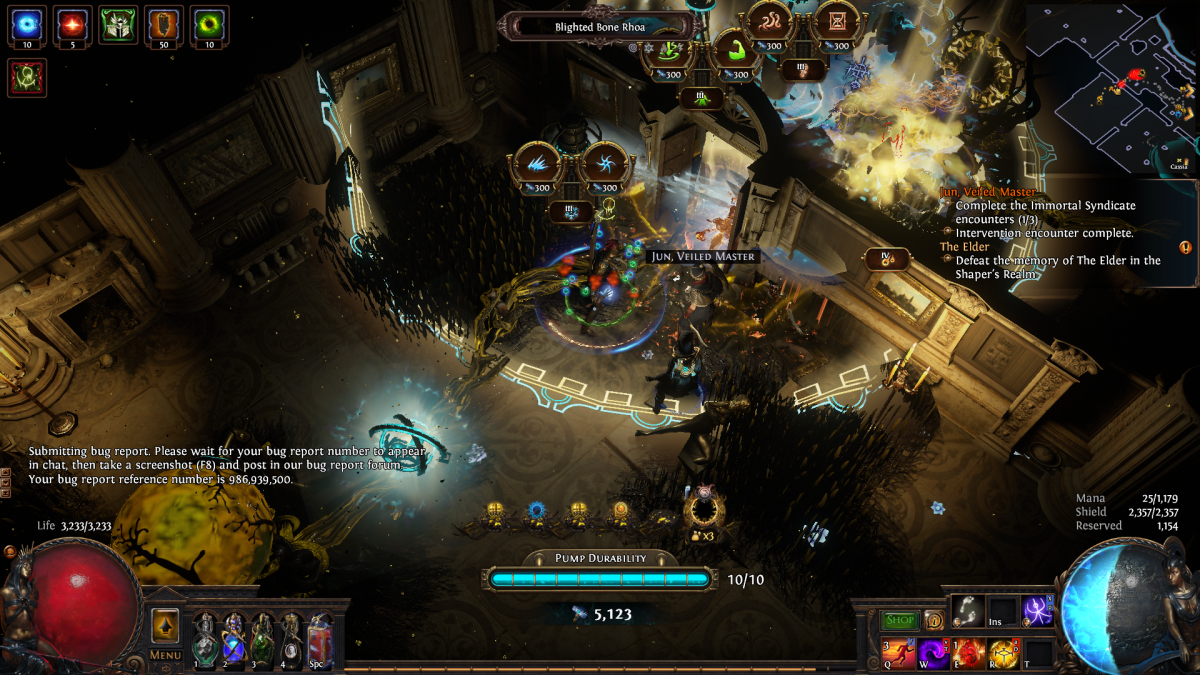Click the orange info button beside Shop
1200x675 pixels.
pyautogui.click(x=933, y=621)
